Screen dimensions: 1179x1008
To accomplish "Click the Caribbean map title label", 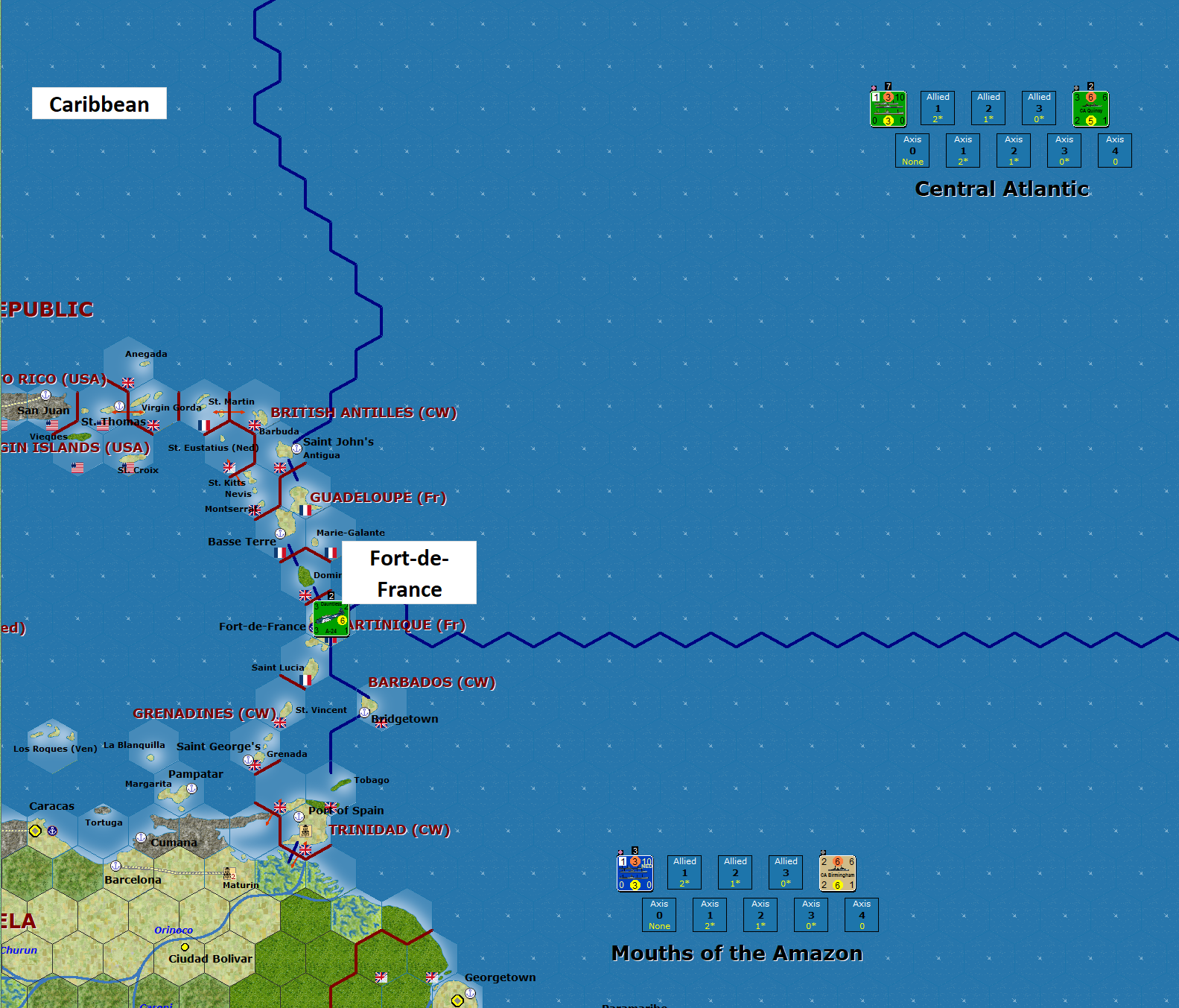I will click(x=99, y=104).
